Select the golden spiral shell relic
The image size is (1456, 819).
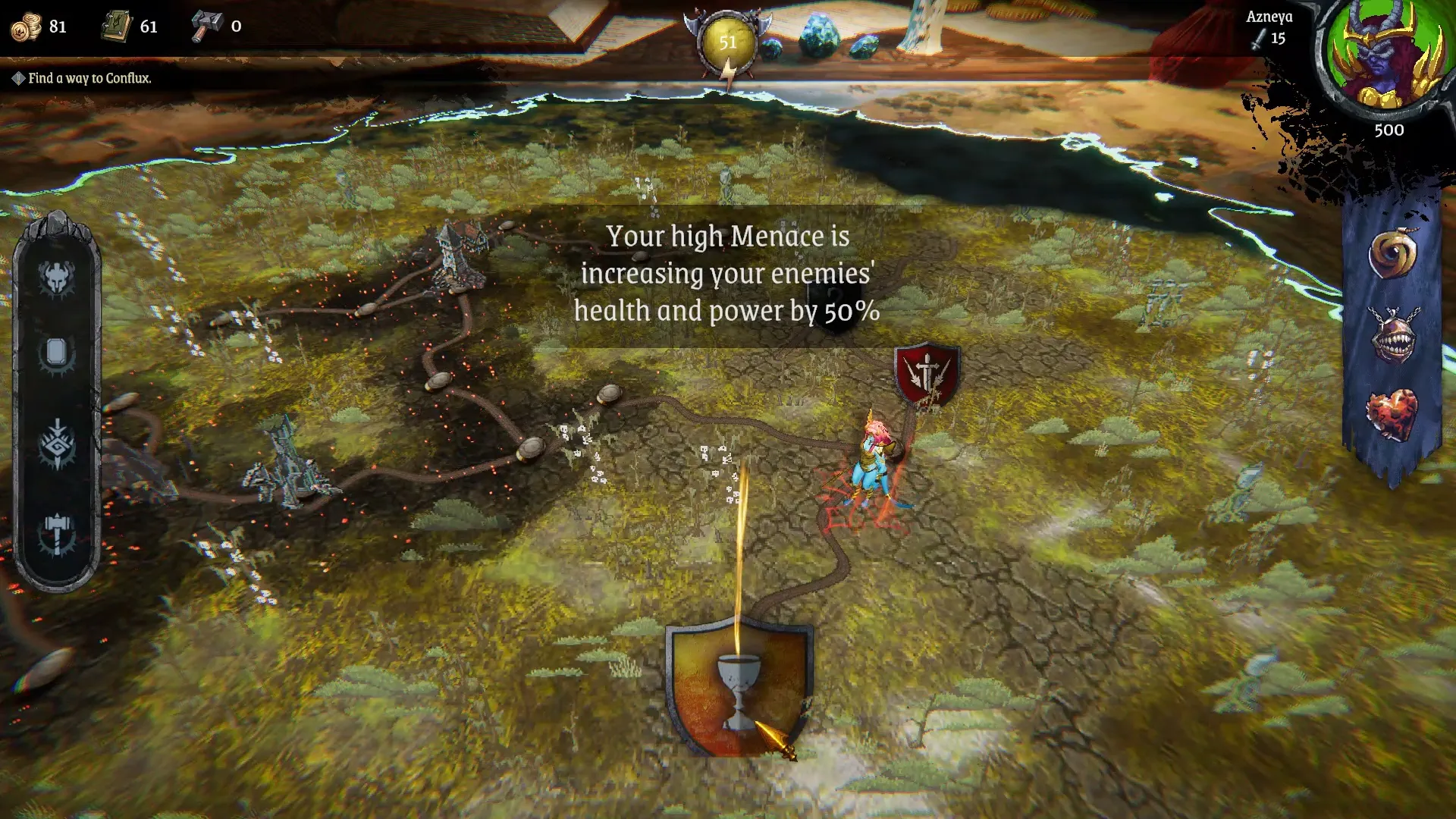click(1392, 254)
